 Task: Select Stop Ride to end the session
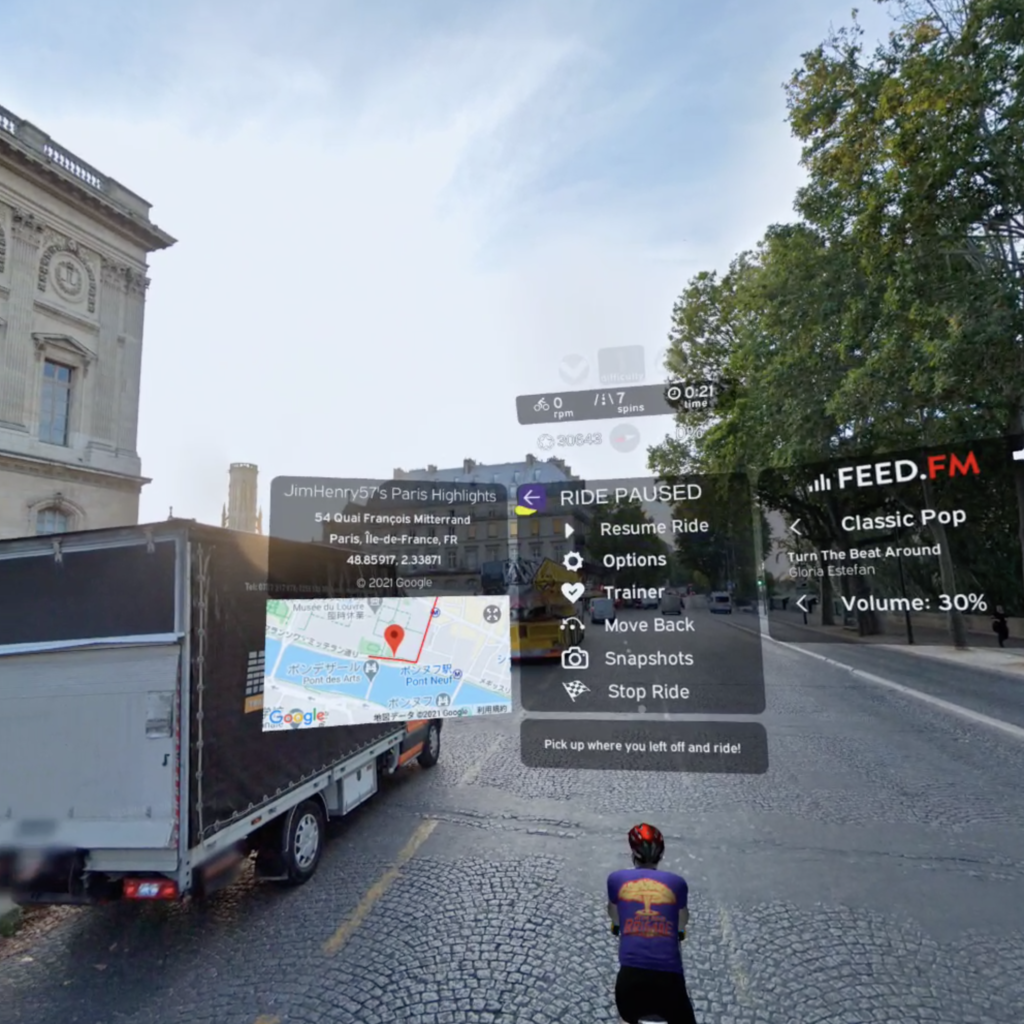[x=647, y=691]
